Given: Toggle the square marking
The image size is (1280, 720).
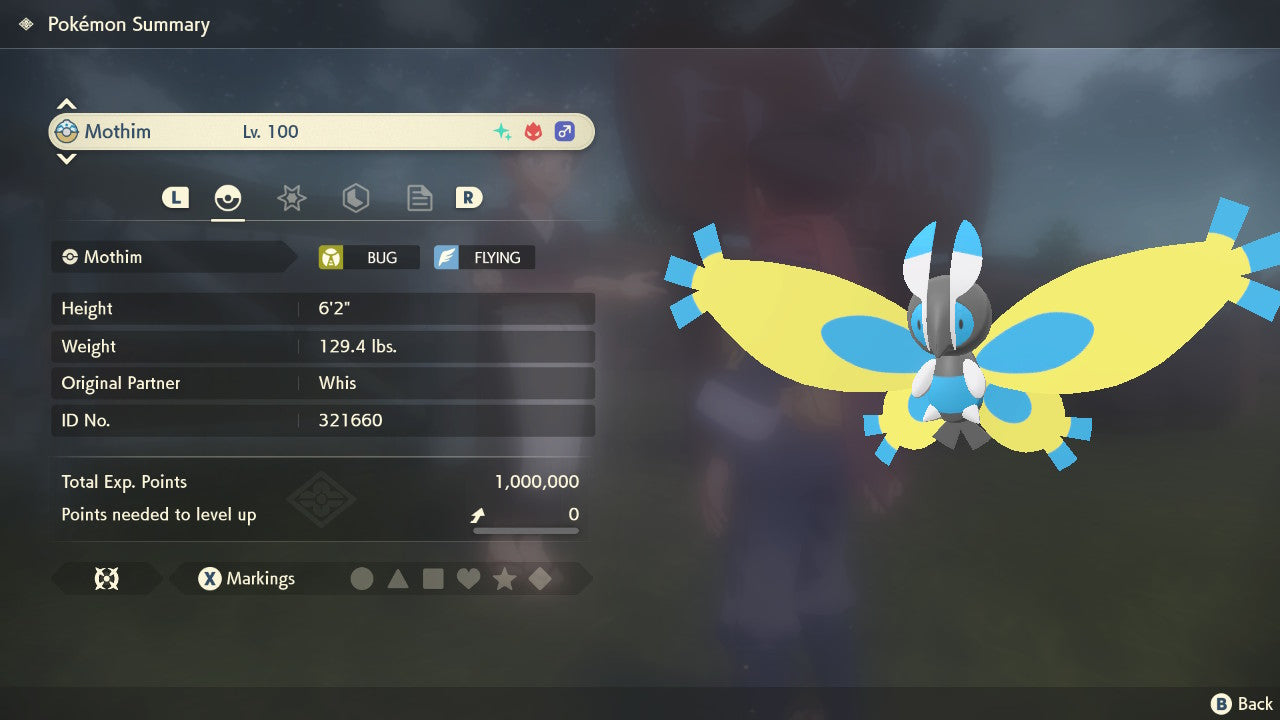Looking at the screenshot, I should point(433,579).
